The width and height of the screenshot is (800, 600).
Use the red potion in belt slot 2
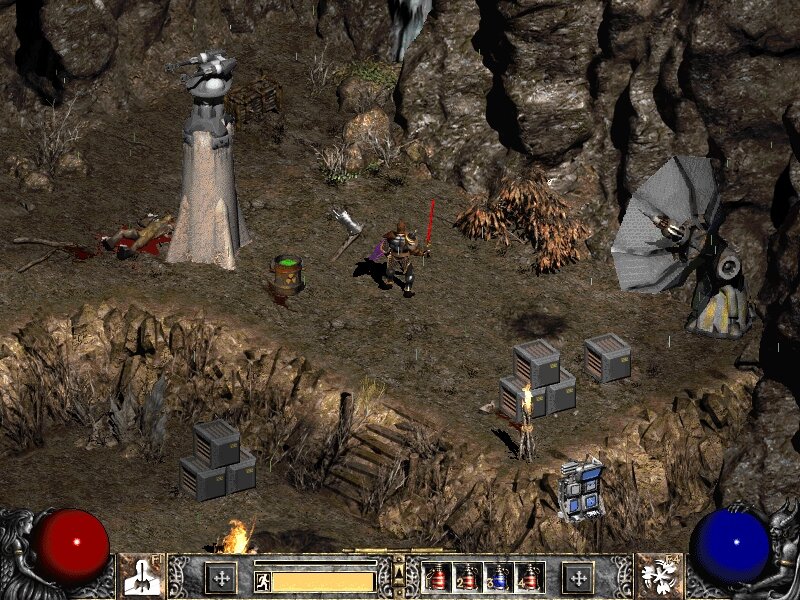click(467, 578)
